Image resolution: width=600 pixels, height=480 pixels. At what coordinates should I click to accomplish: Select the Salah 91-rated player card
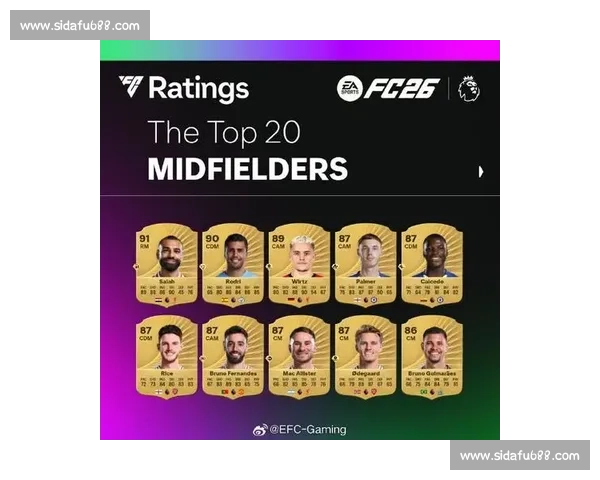click(x=167, y=264)
